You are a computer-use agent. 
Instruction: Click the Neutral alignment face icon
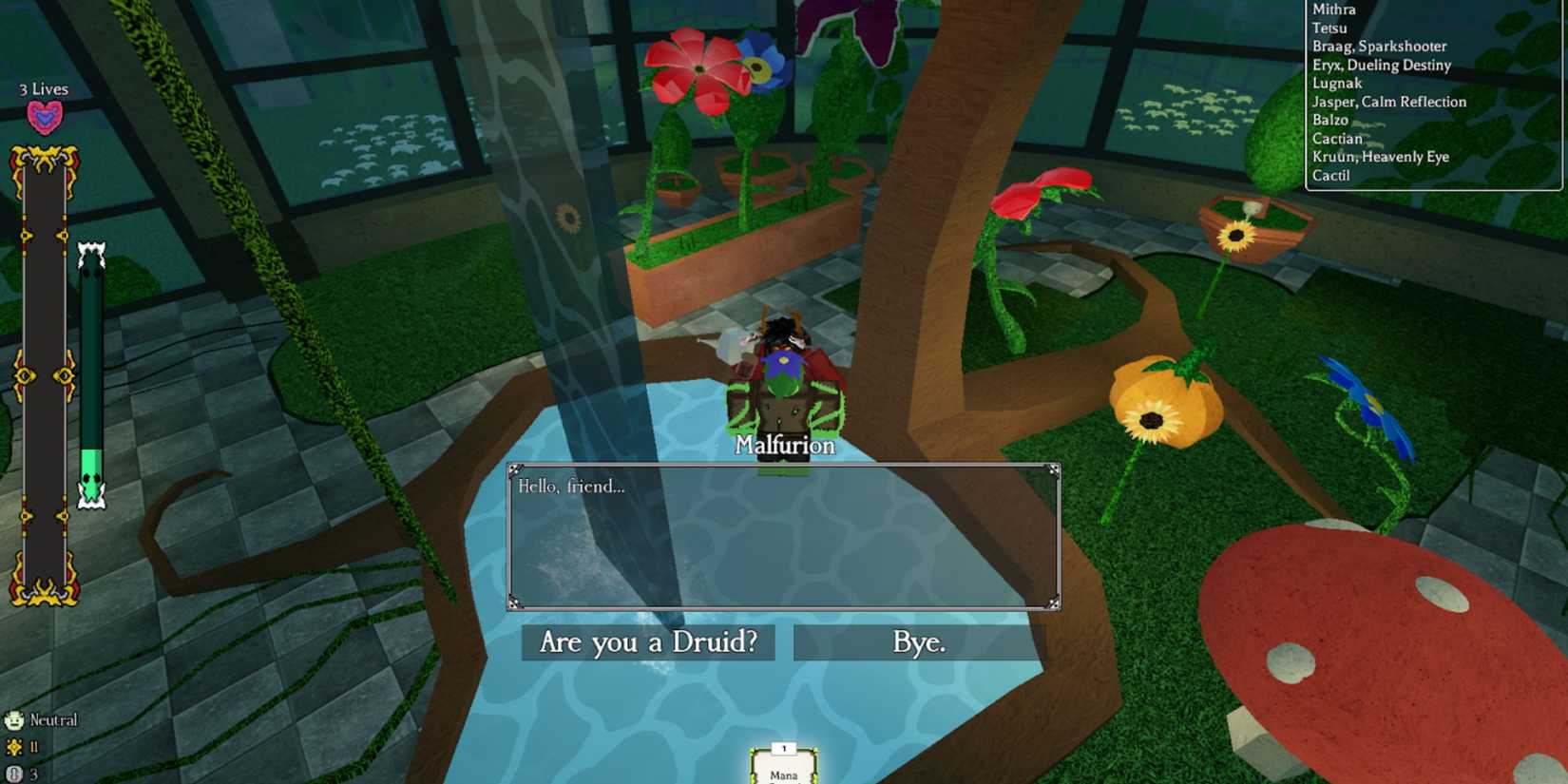click(x=13, y=720)
